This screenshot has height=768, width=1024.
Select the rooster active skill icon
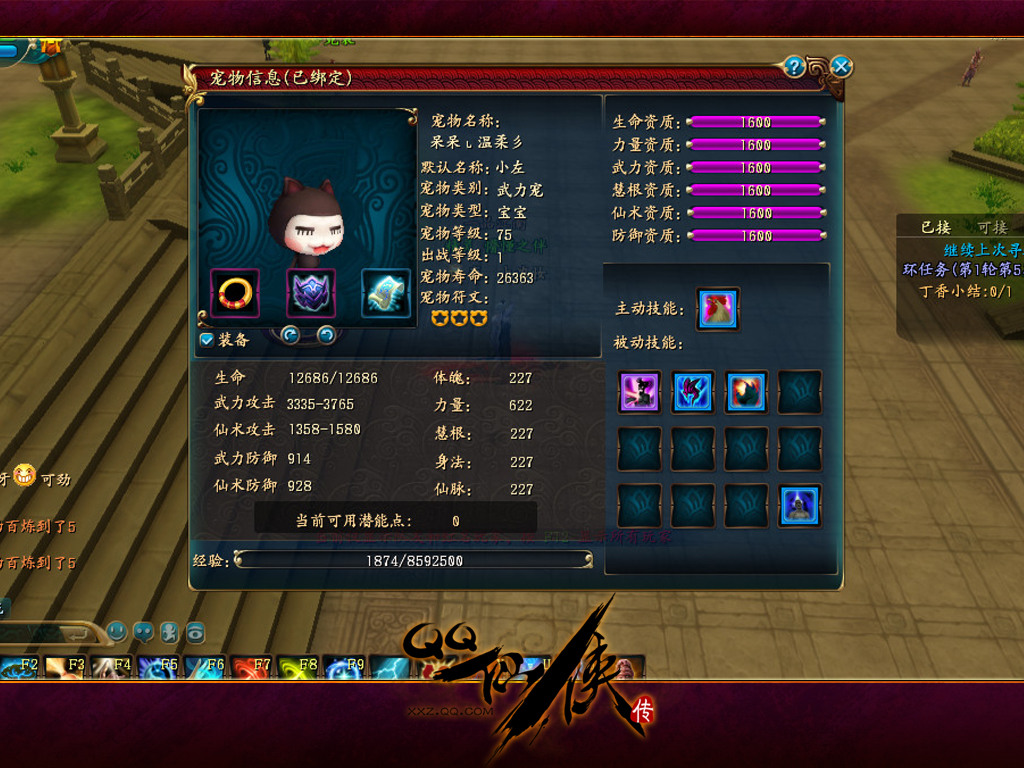coord(717,309)
